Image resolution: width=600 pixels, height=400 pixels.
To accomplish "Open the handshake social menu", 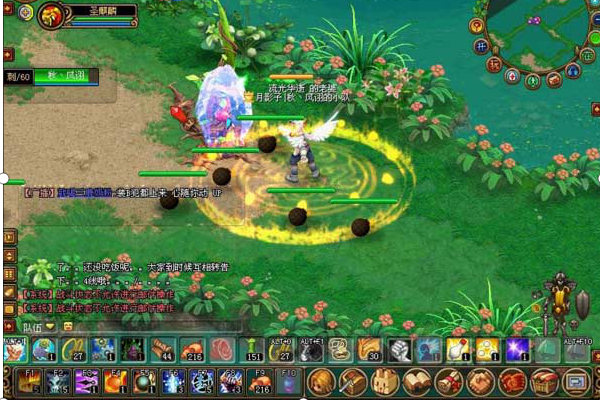I will pyautogui.click(x=481, y=381).
